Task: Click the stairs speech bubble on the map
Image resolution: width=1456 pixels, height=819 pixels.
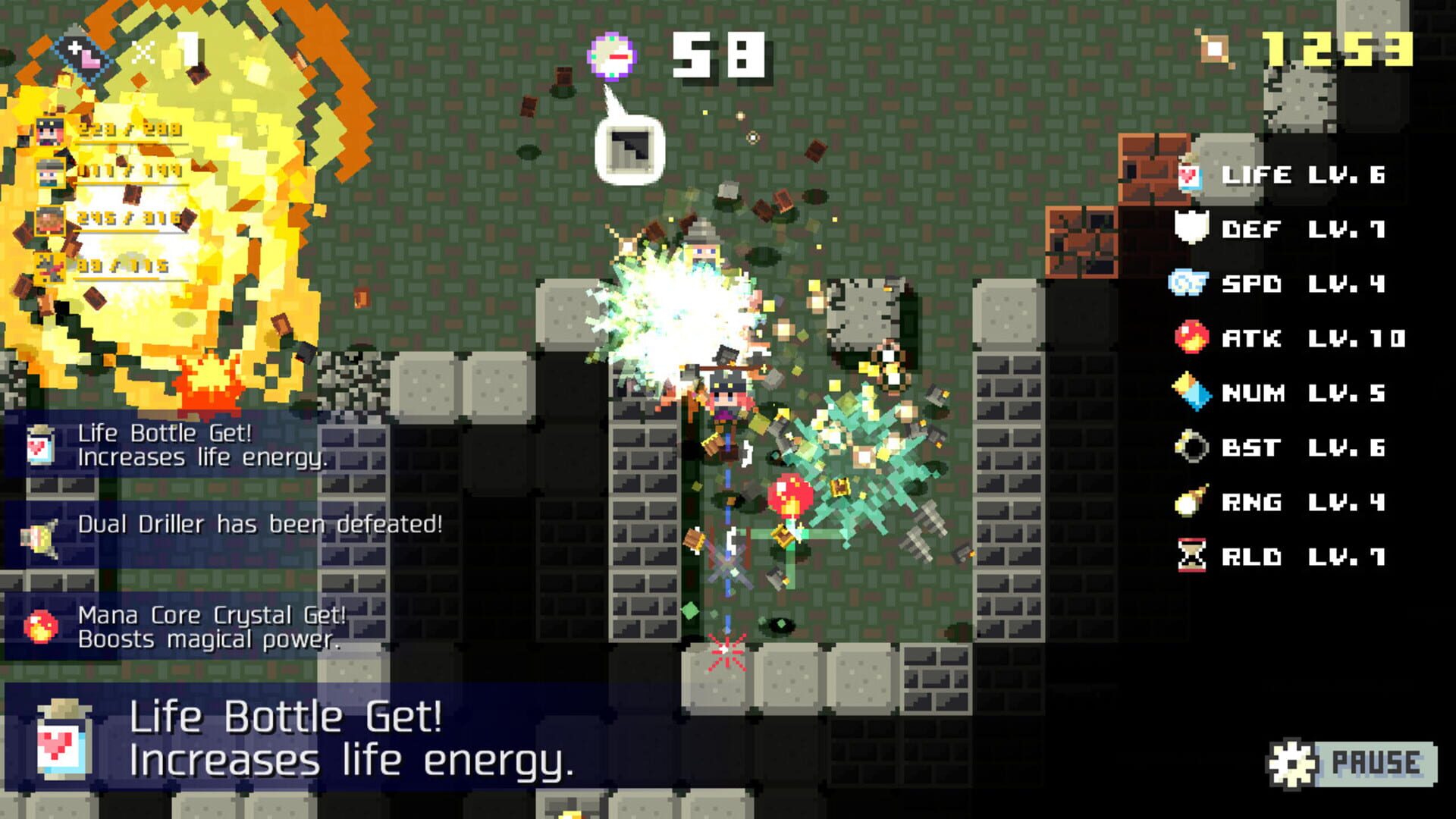Action: [x=629, y=147]
